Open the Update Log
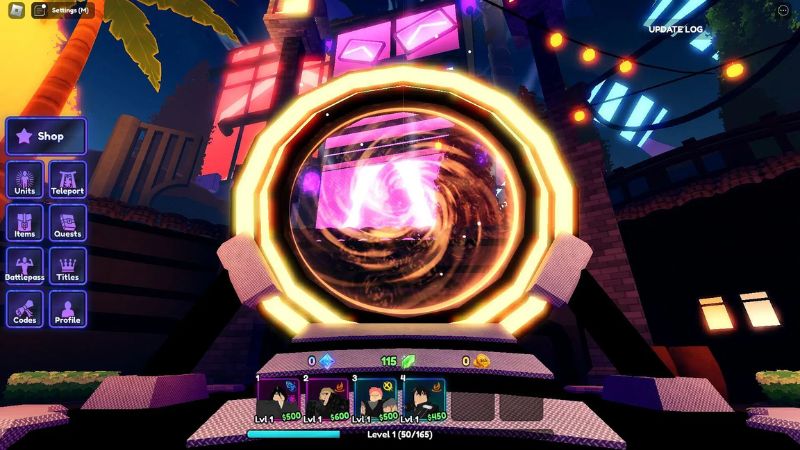800x450 pixels. tap(675, 29)
